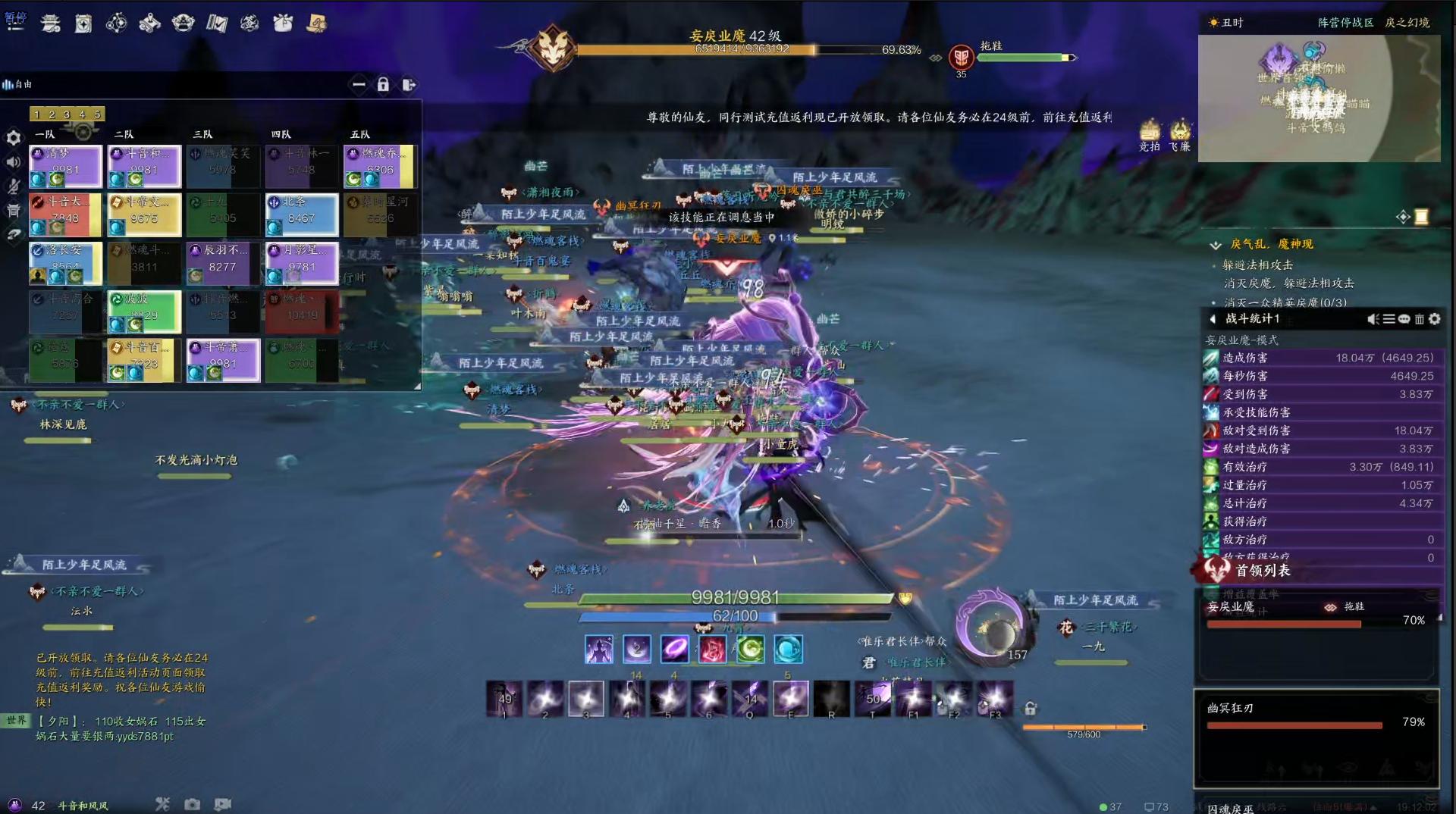Open the 飞廉 event icon
This screenshot has height=814, width=1456.
pos(1179,134)
